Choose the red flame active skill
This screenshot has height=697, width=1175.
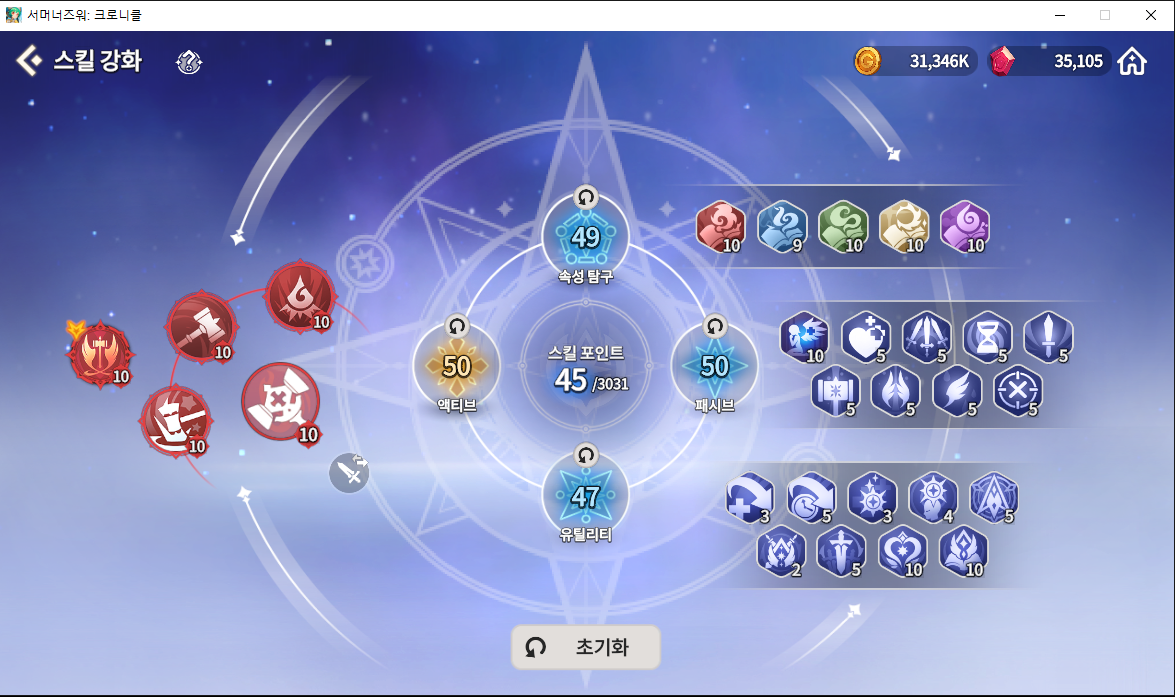pos(300,297)
